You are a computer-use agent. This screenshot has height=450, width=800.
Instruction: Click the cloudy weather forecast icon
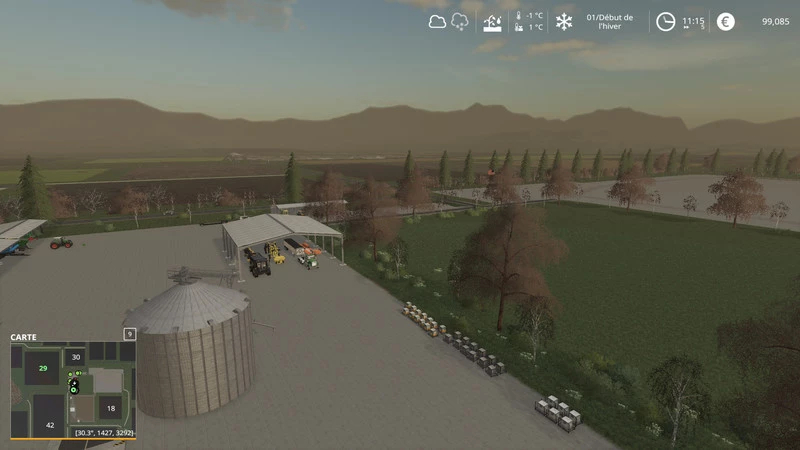click(x=437, y=21)
